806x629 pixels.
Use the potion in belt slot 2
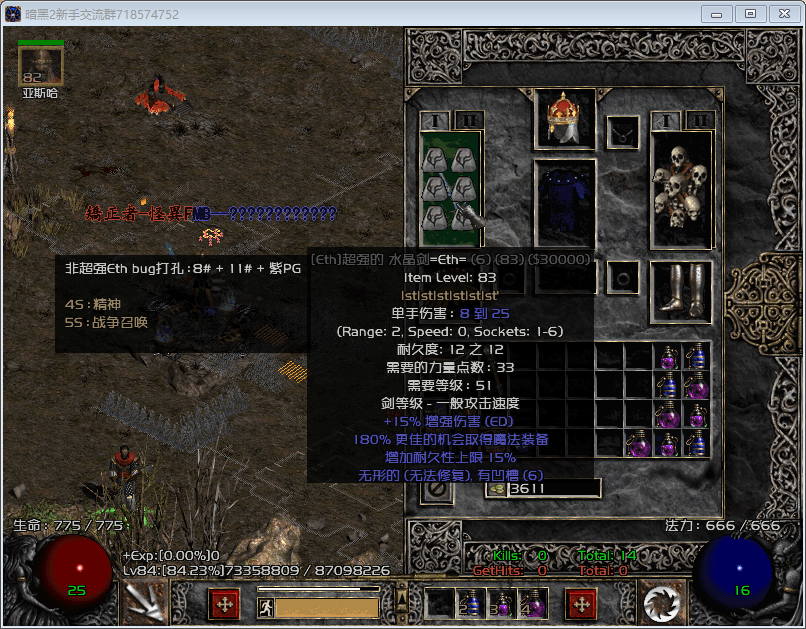(x=470, y=603)
